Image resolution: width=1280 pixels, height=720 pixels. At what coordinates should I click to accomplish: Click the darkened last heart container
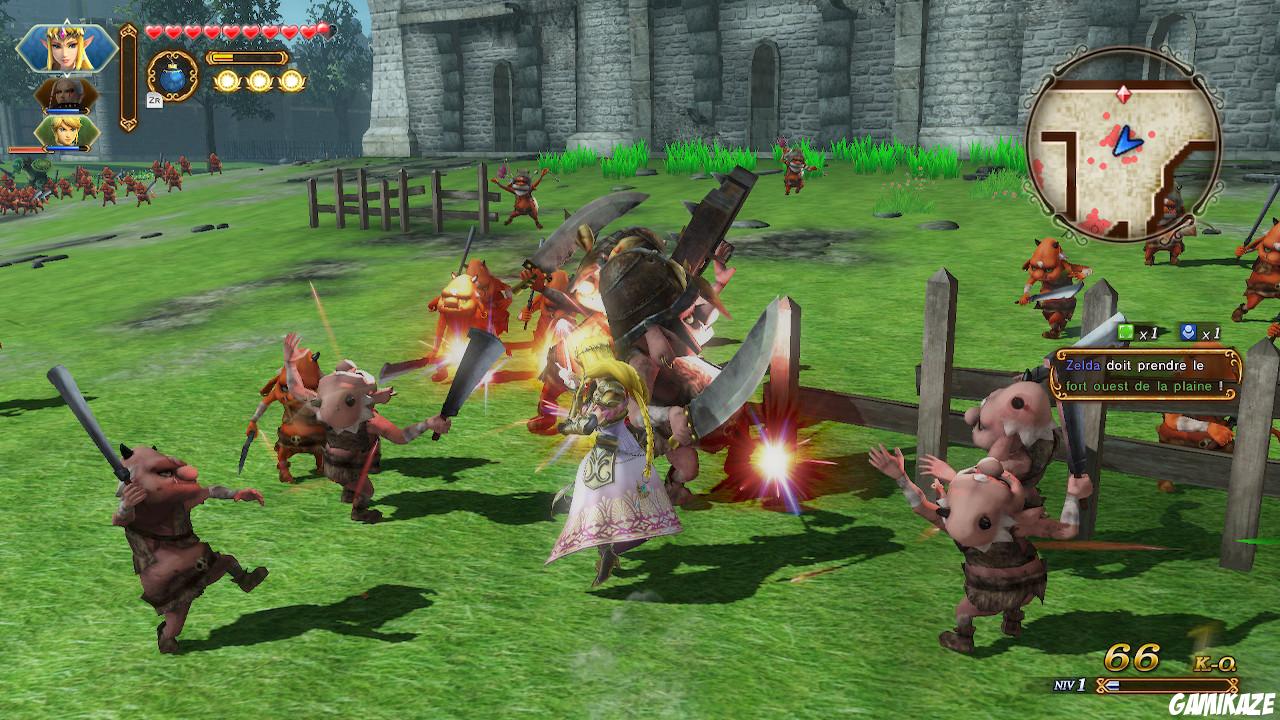tap(323, 30)
